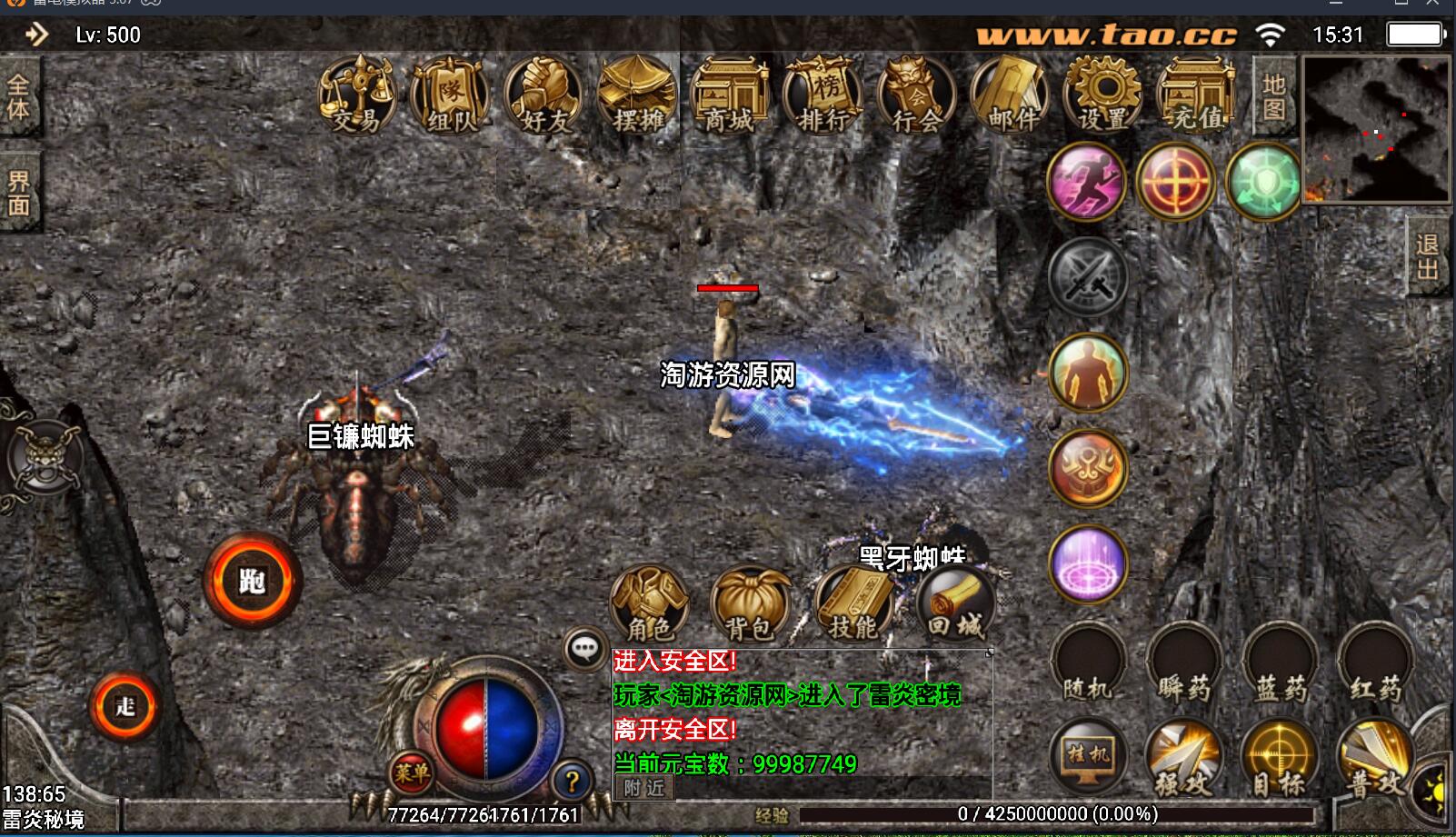Image resolution: width=1456 pixels, height=837 pixels.
Task: Open the 摆摊 stall menu
Action: pyautogui.click(x=637, y=95)
